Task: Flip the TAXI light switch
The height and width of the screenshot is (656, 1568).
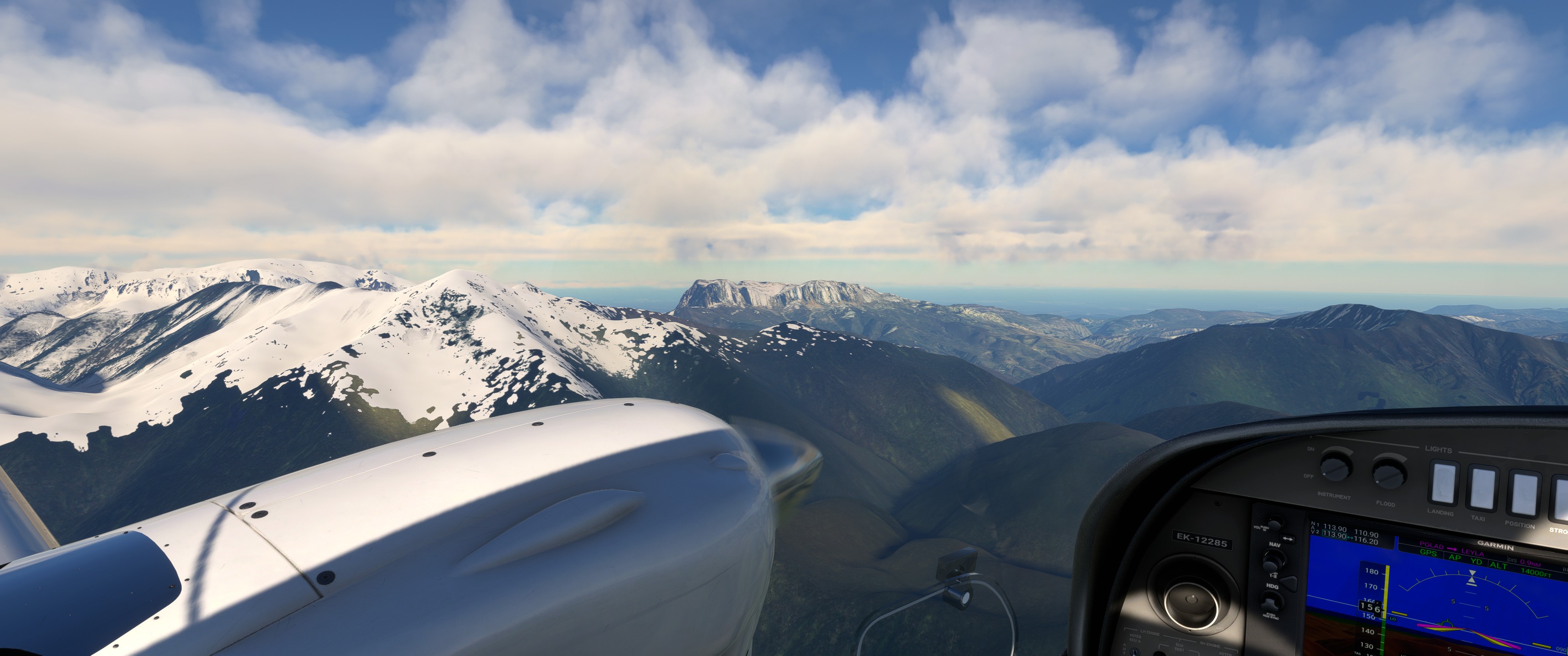Action: [x=1483, y=489]
